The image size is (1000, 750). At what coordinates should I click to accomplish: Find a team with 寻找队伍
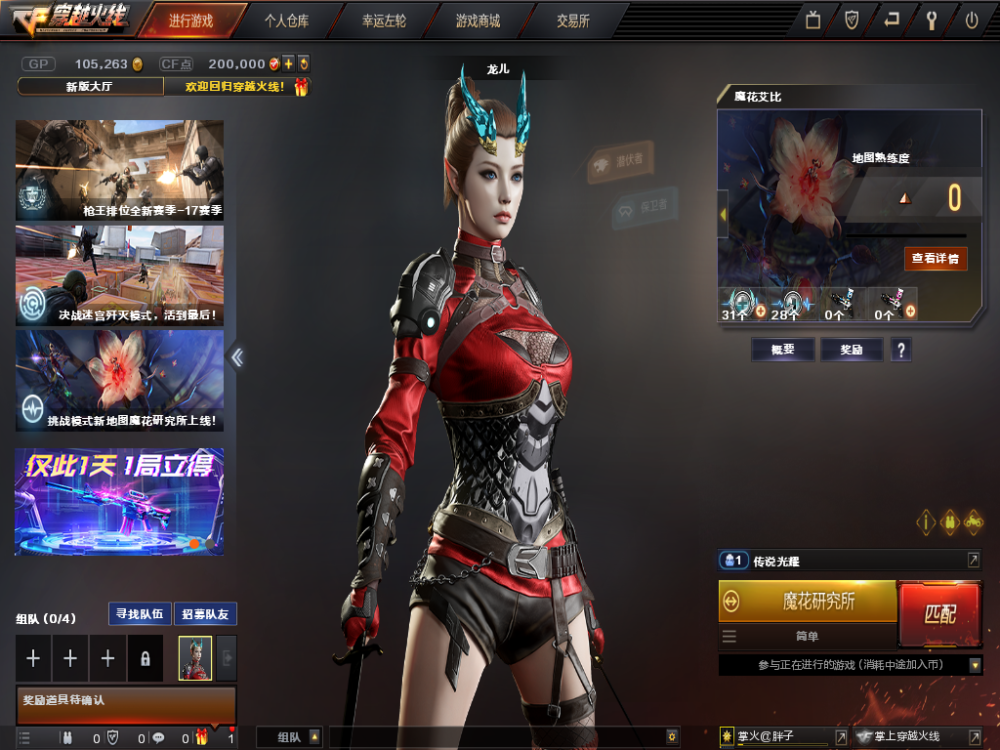click(139, 614)
